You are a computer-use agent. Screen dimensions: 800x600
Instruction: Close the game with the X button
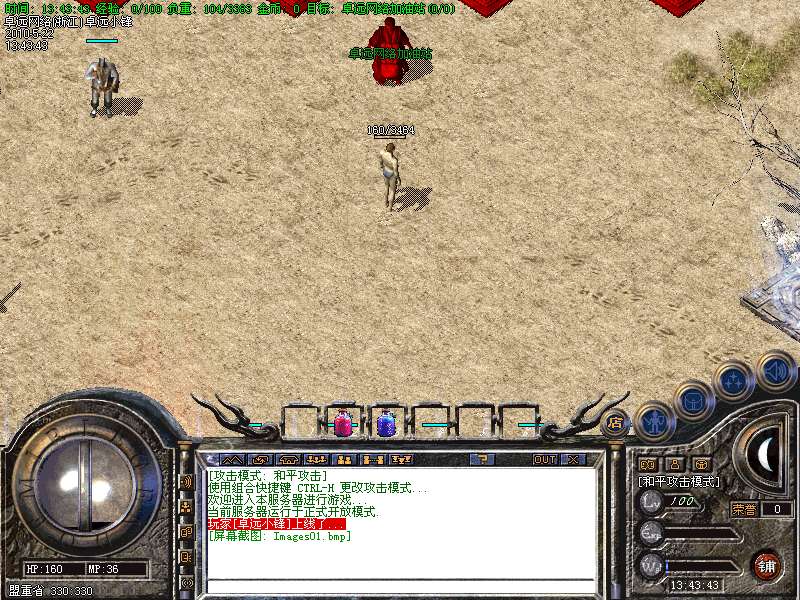(573, 460)
